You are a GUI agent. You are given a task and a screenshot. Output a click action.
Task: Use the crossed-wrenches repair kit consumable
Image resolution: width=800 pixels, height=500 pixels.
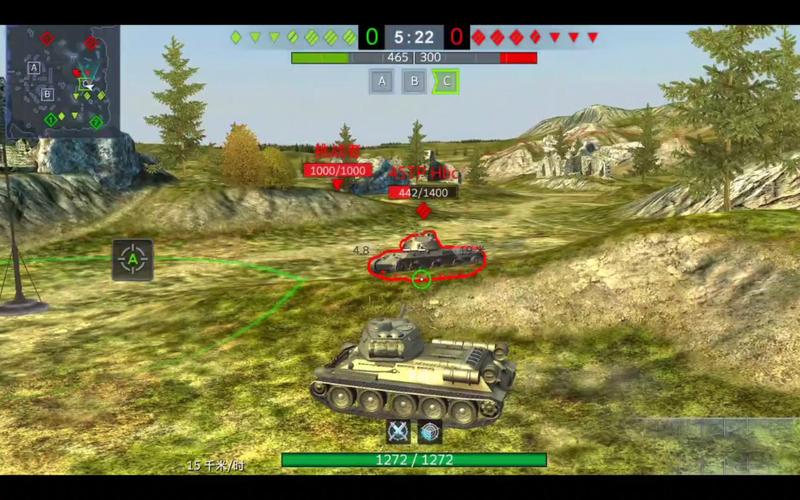(x=400, y=431)
